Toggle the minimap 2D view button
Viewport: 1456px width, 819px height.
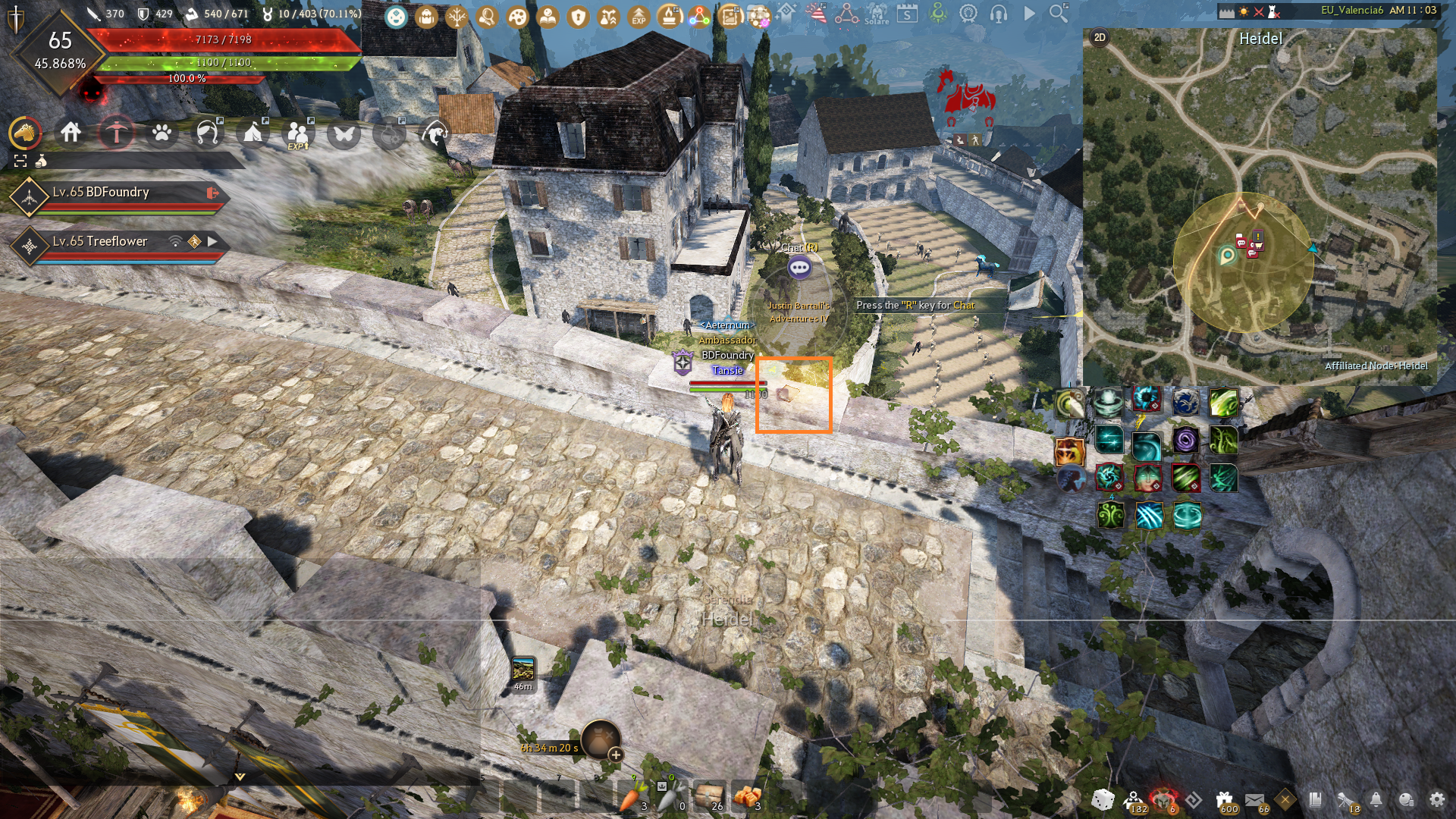1100,37
